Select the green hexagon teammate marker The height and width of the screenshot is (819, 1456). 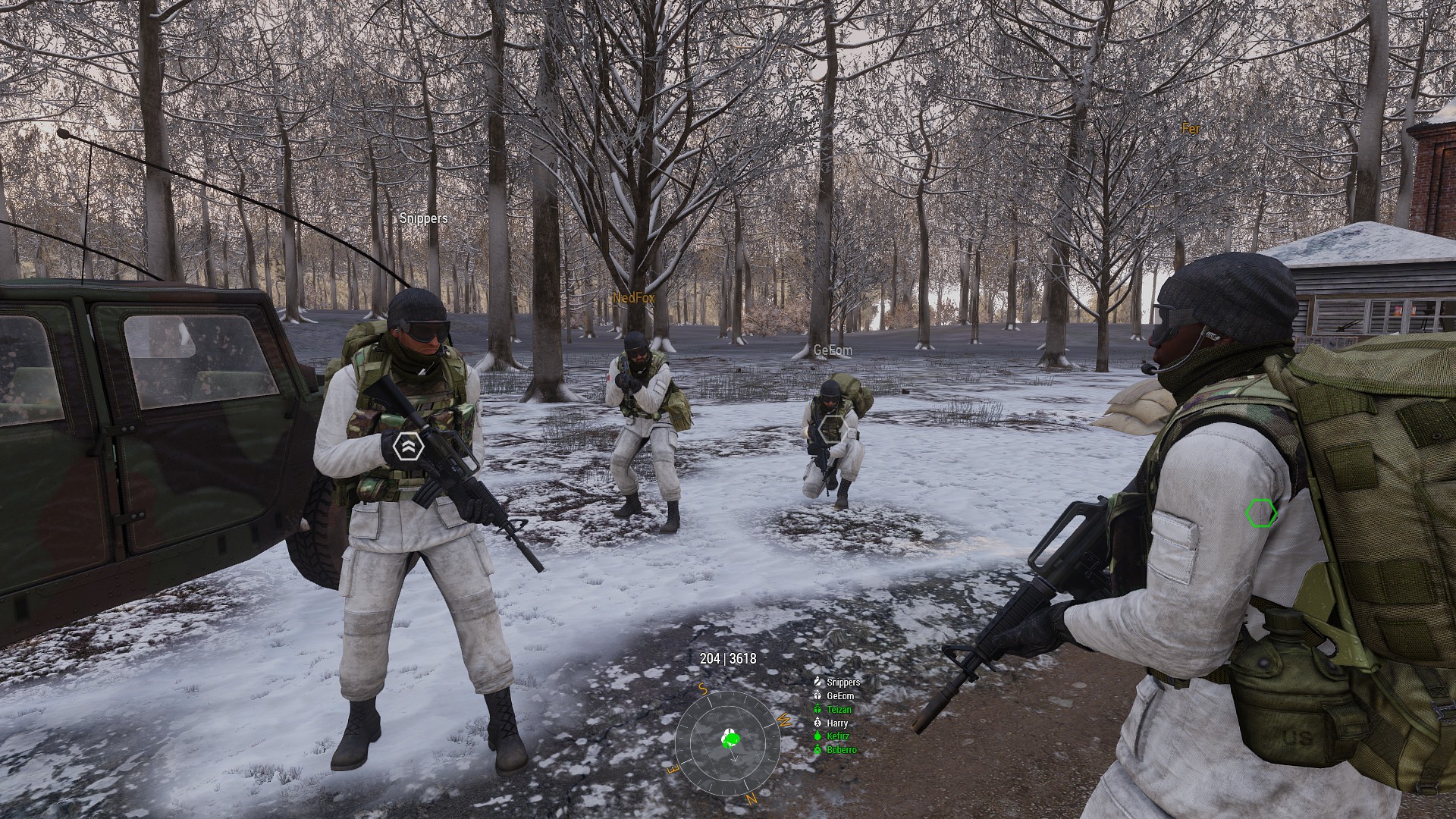1261,513
